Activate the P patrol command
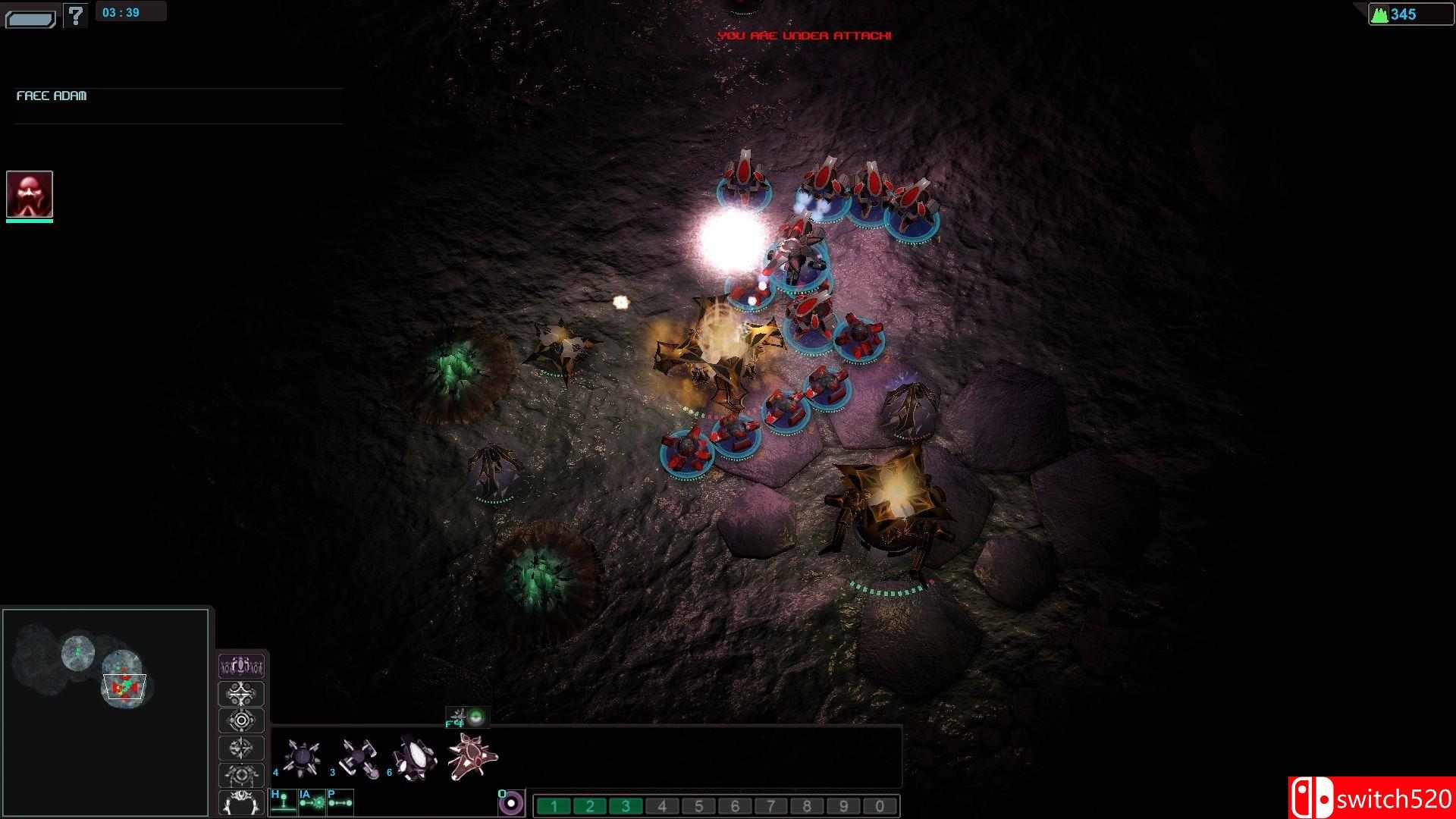Screen dimensions: 1456x819 (340, 802)
